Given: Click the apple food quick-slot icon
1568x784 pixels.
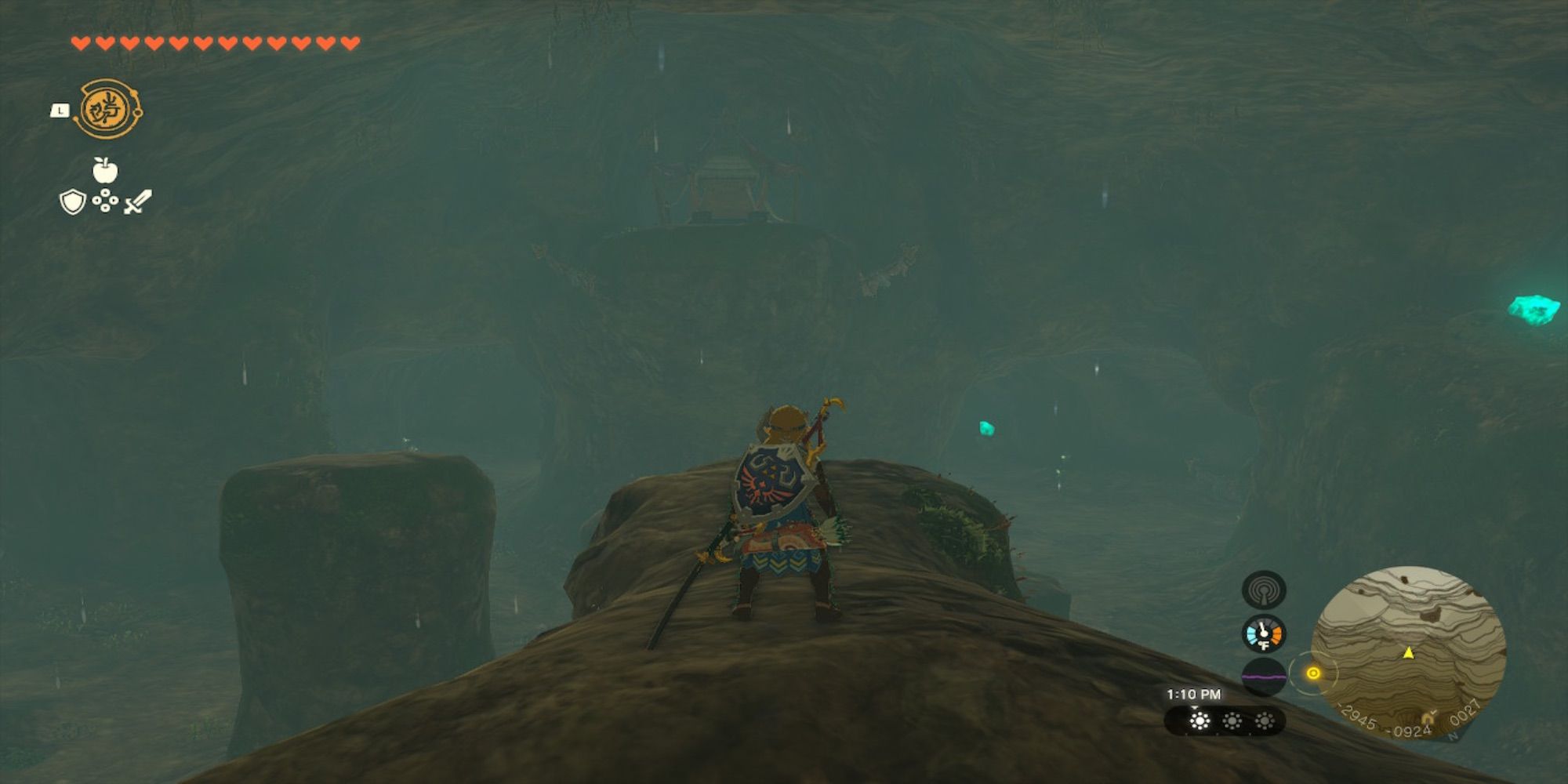Looking at the screenshot, I should [104, 171].
